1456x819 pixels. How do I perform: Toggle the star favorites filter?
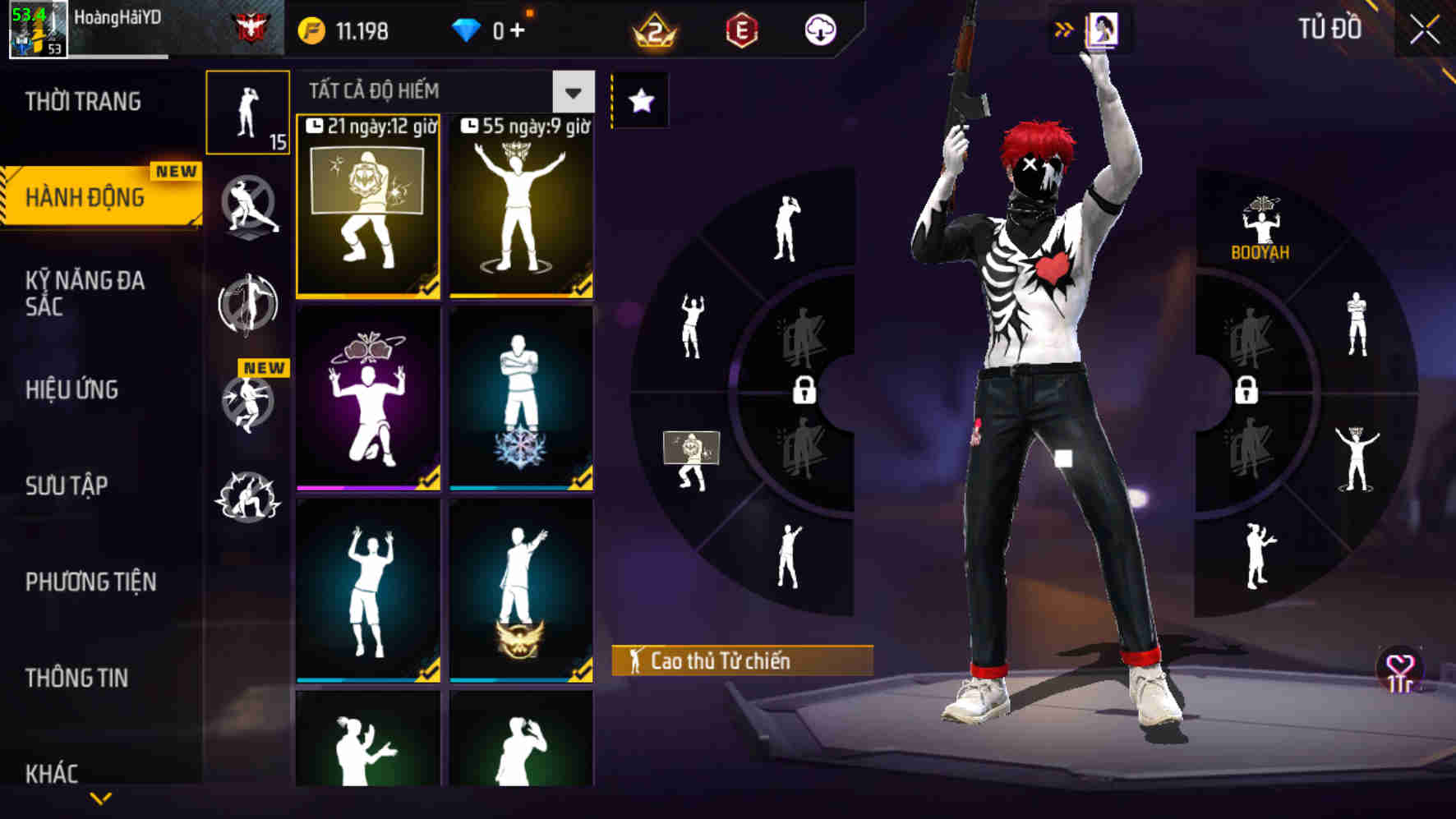640,101
